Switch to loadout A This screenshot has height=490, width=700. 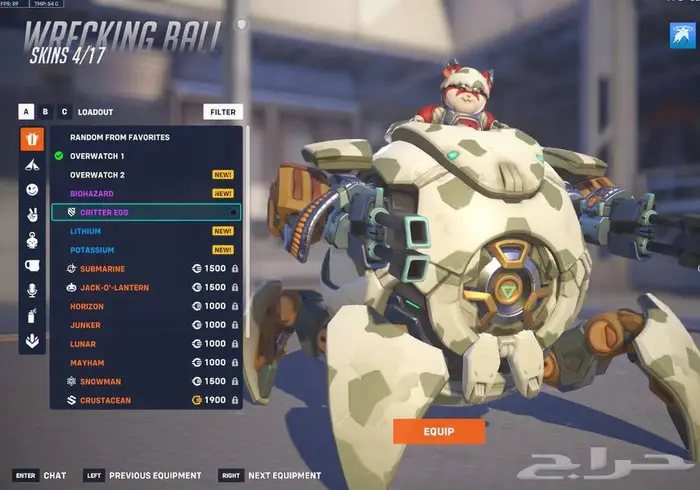pyautogui.click(x=27, y=112)
